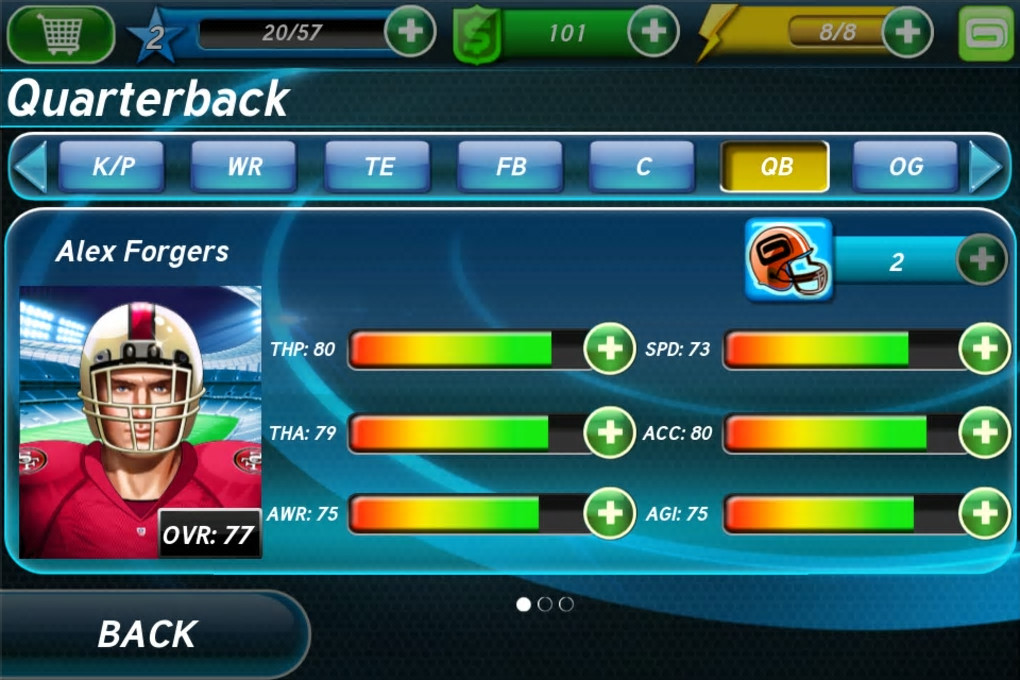Viewport: 1020px width, 680px height.
Task: Buy more cash with the green plus
Action: click(x=653, y=32)
